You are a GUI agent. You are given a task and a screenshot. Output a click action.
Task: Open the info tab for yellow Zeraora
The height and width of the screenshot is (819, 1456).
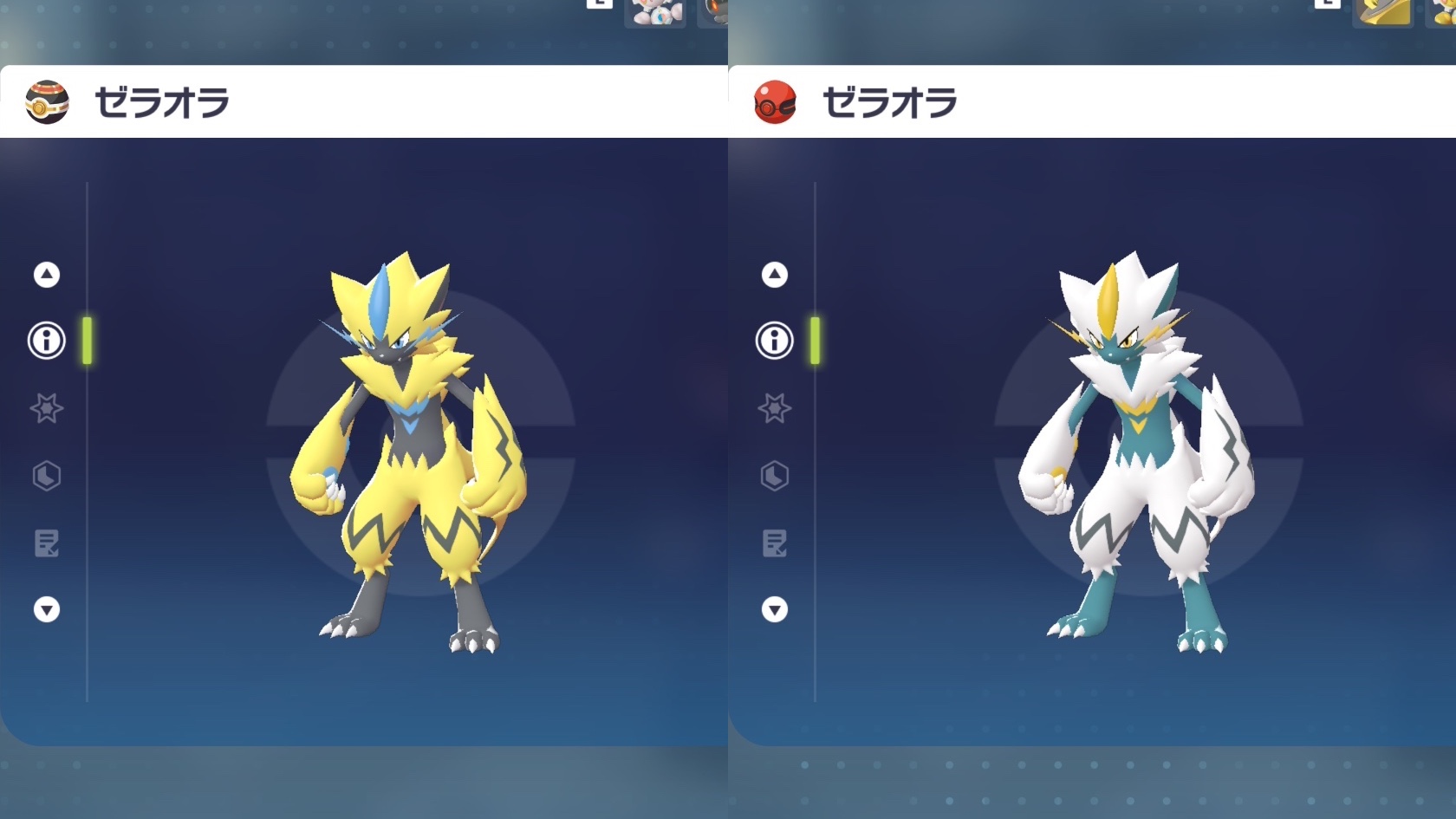(x=47, y=341)
